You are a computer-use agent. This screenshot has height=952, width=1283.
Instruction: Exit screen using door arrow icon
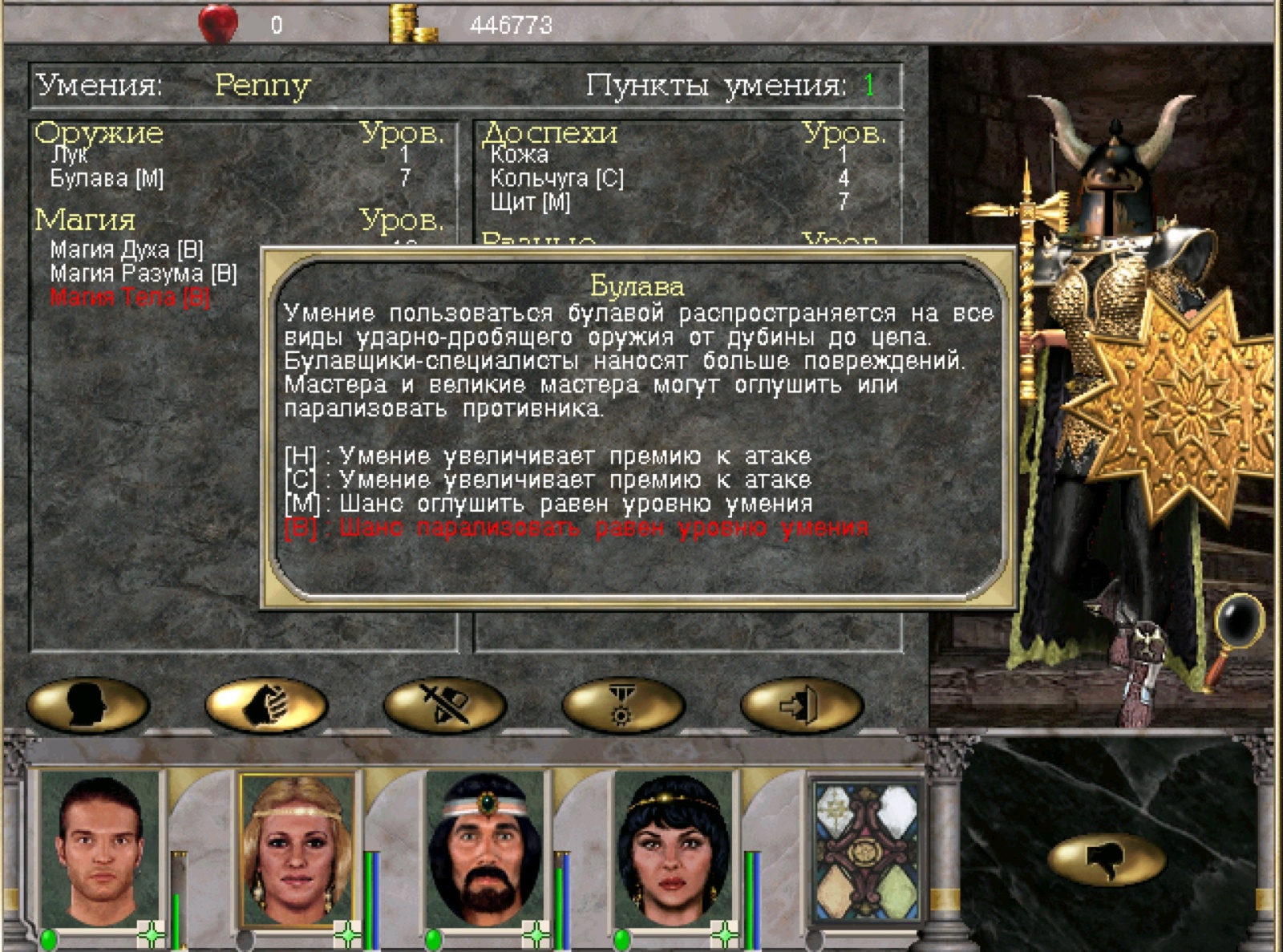[x=802, y=704]
